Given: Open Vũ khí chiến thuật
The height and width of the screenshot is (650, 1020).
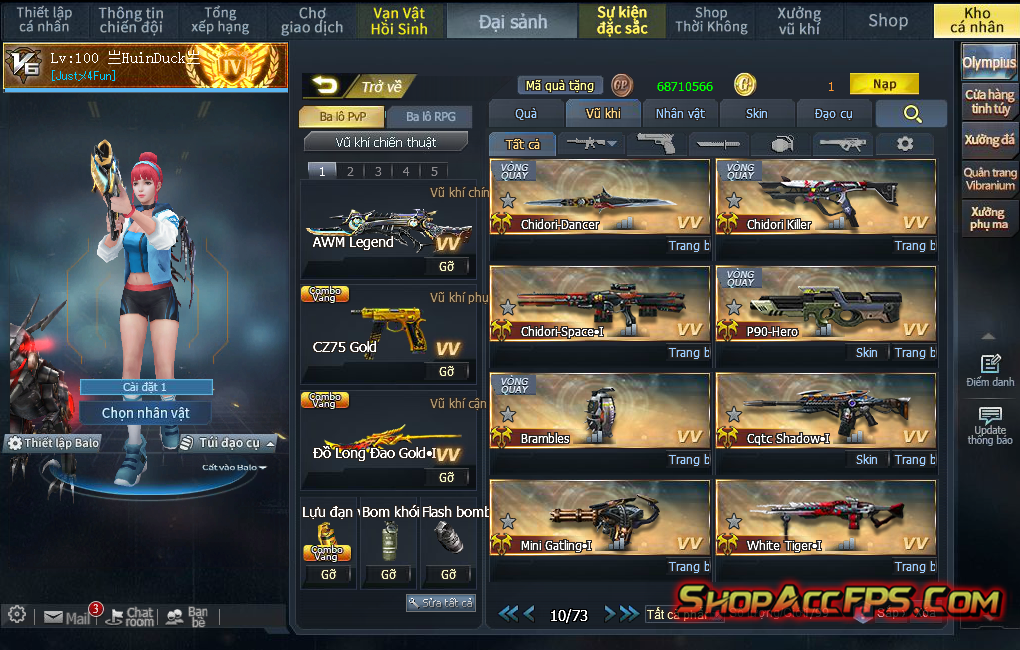Looking at the screenshot, I should click(x=385, y=142).
